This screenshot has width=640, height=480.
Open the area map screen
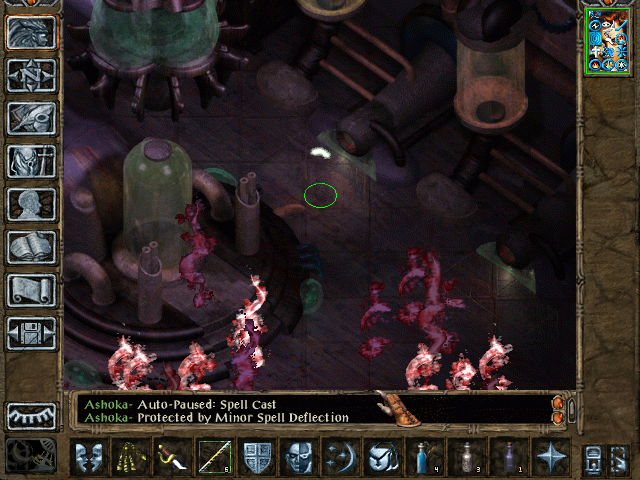click(x=32, y=75)
